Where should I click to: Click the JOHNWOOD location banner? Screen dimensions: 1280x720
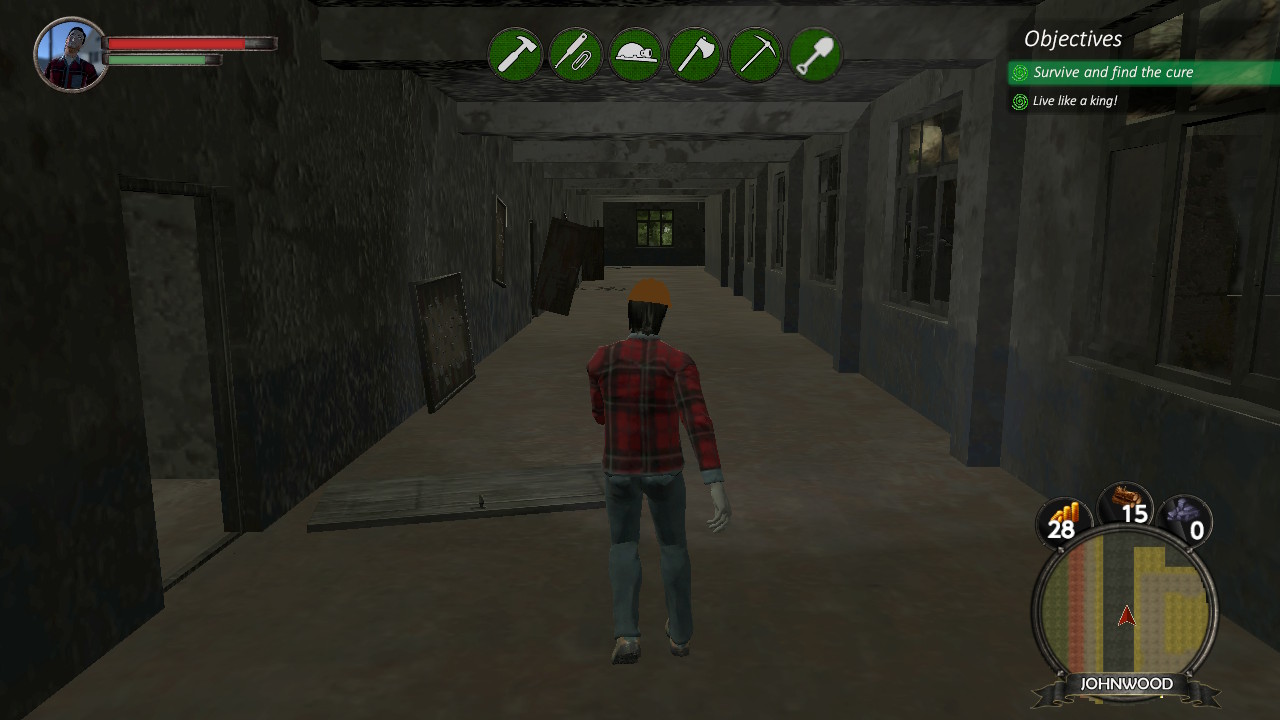[x=1126, y=683]
